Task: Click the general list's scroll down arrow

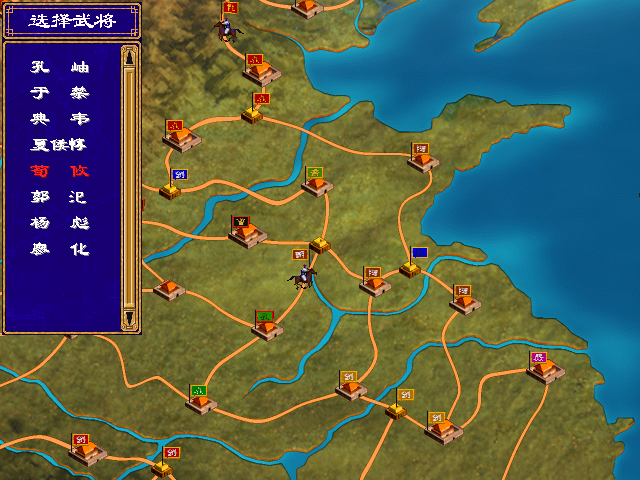Action: (129, 318)
